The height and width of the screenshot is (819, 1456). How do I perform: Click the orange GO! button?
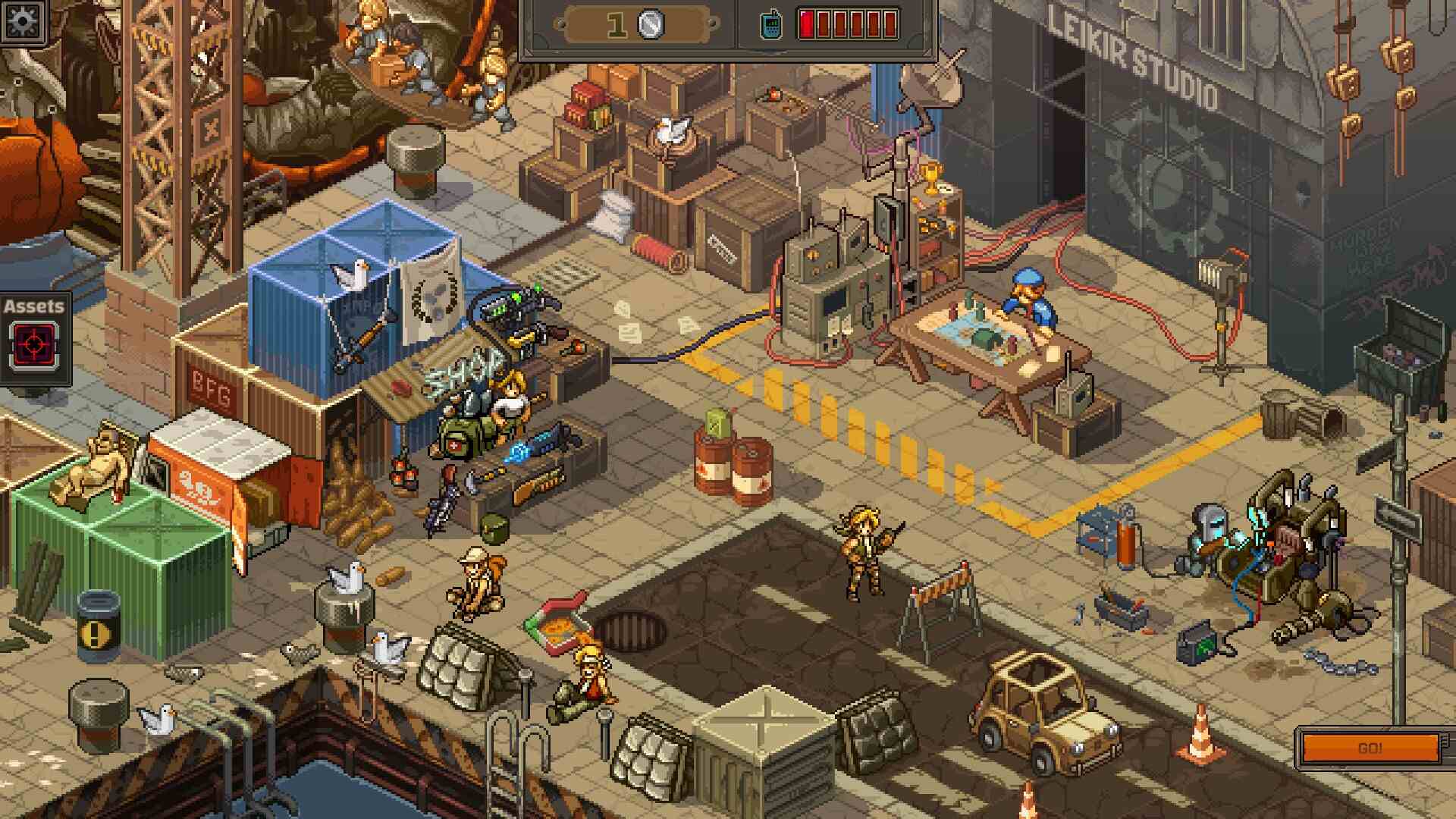[x=1370, y=748]
